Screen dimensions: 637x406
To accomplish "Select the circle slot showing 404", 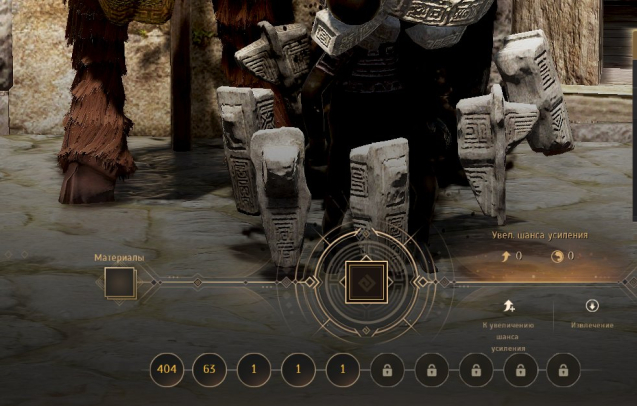I will pyautogui.click(x=167, y=370).
